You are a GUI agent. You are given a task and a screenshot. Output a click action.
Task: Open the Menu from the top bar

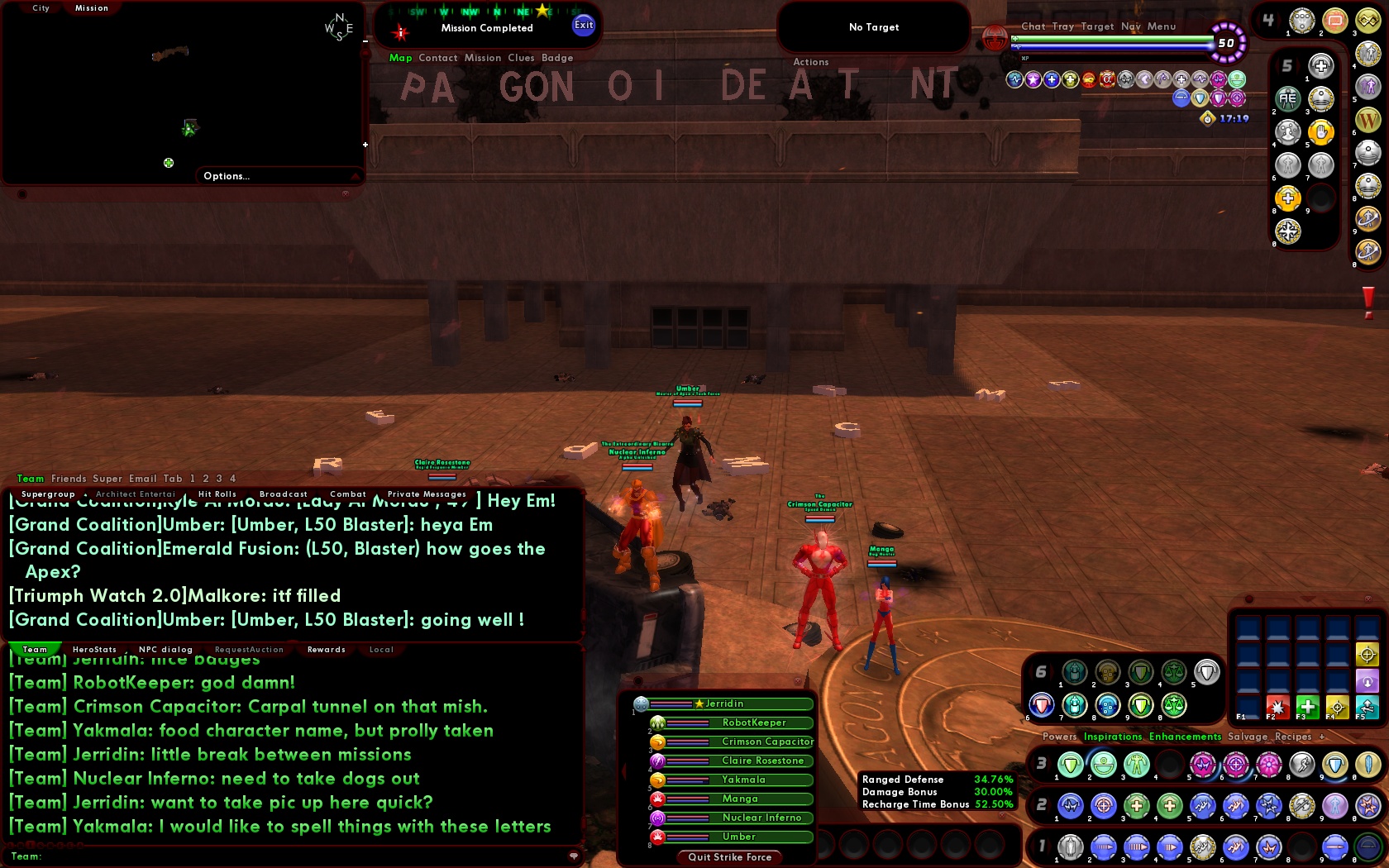pos(1162,26)
